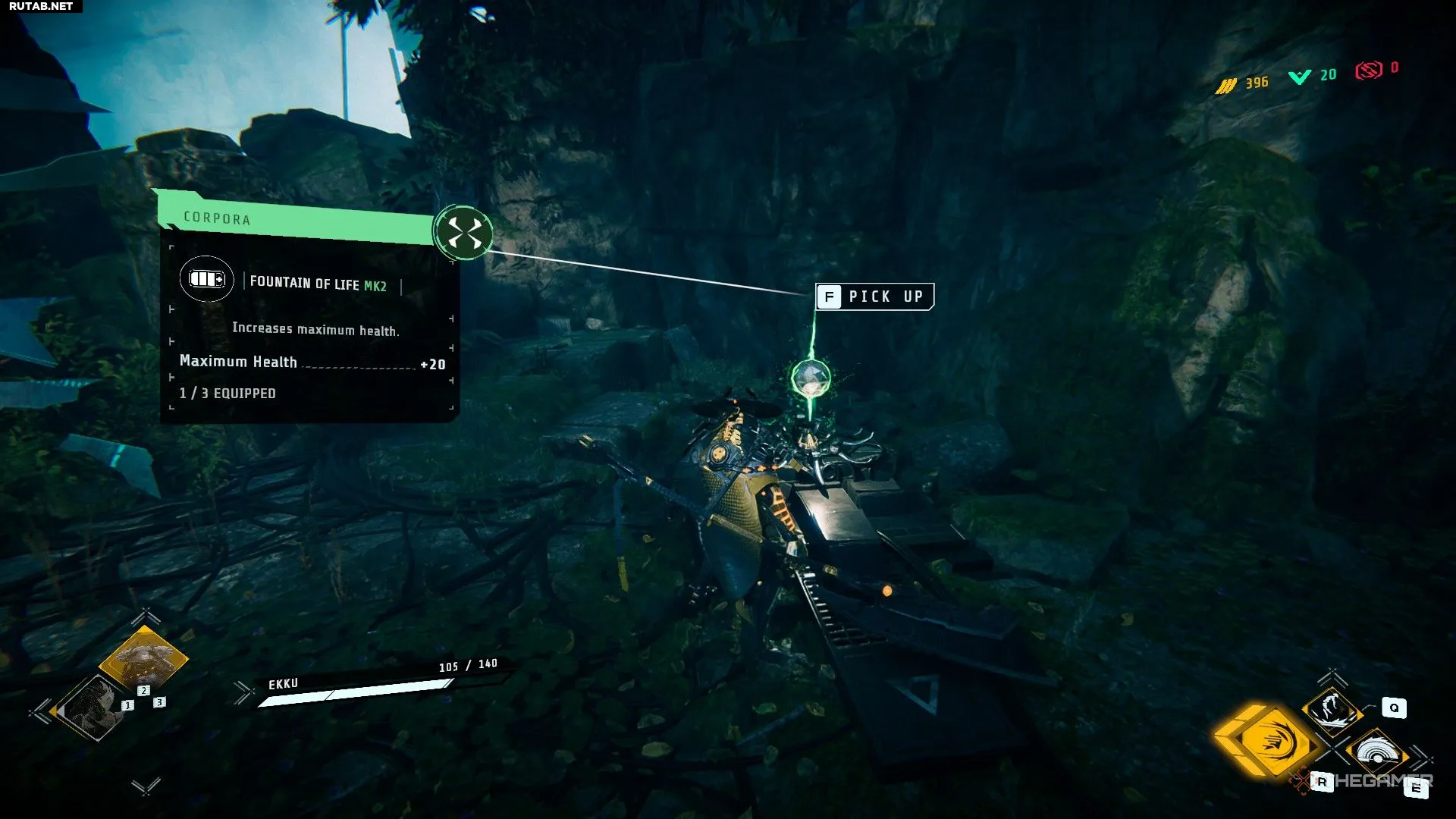This screenshot has width=1456, height=819.
Task: Click the Fountain of Life MK2 battery icon
Action: click(x=207, y=279)
